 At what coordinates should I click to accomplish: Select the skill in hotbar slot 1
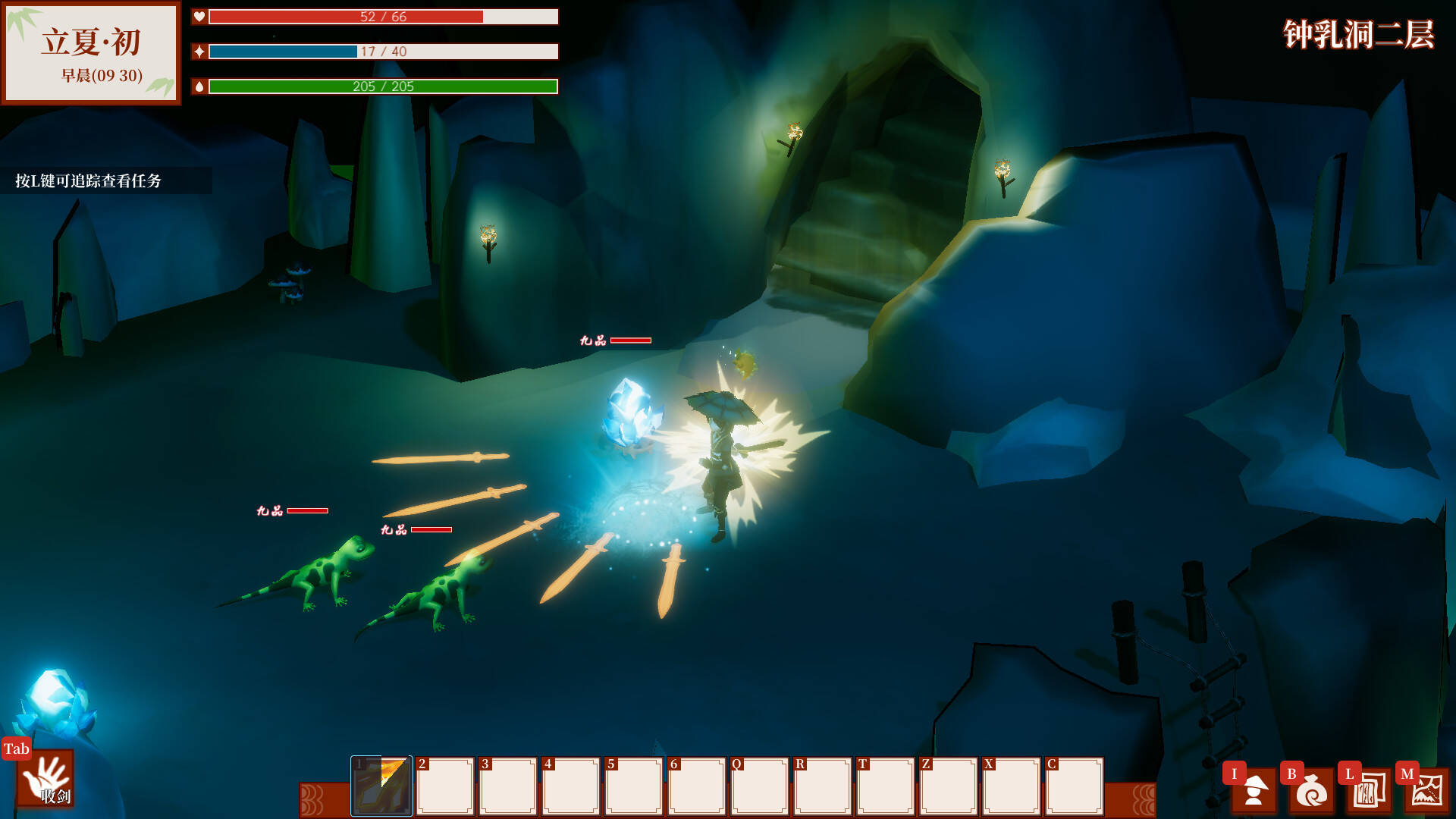(381, 786)
